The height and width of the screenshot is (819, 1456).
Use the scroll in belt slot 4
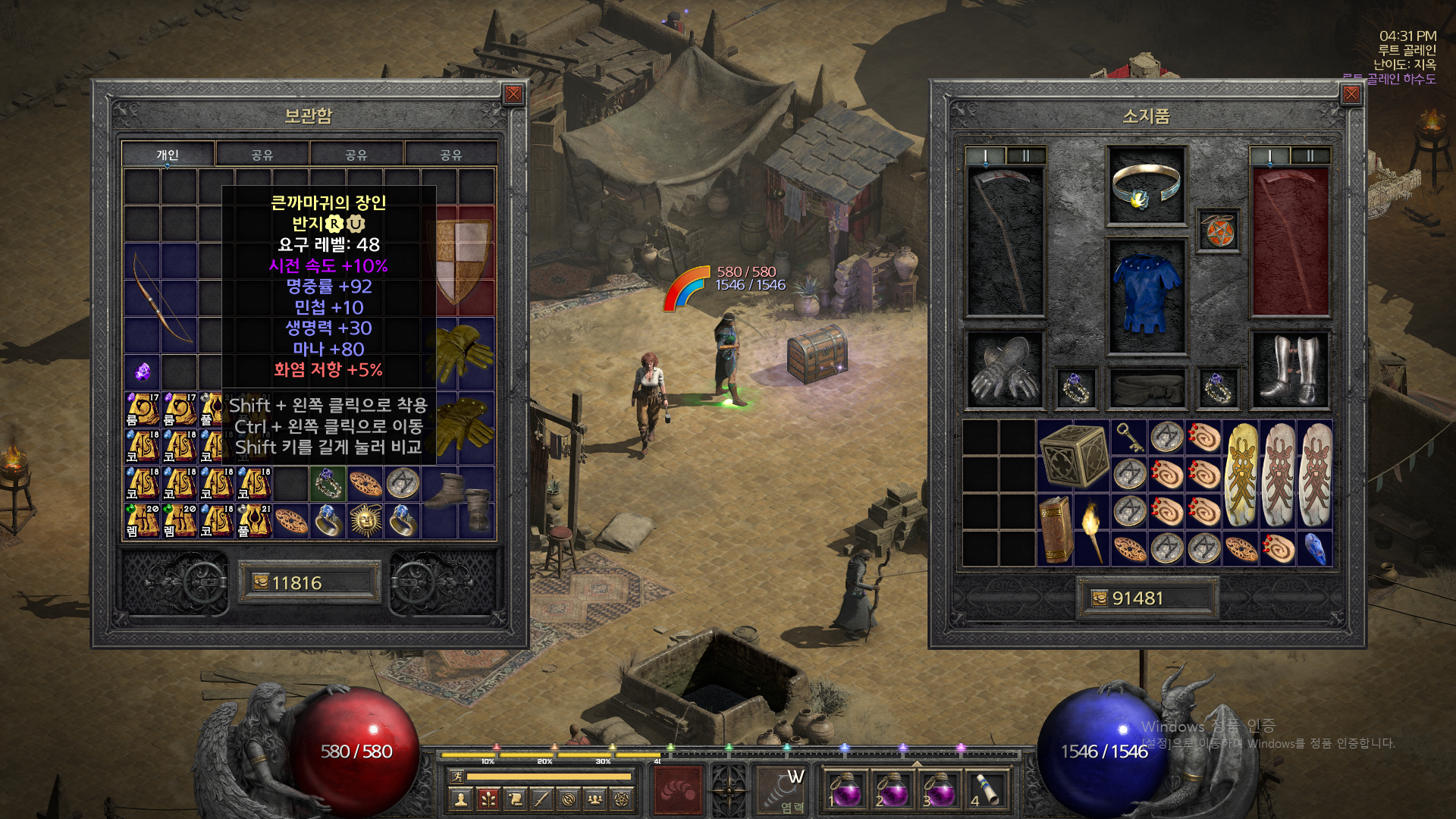pyautogui.click(x=985, y=789)
